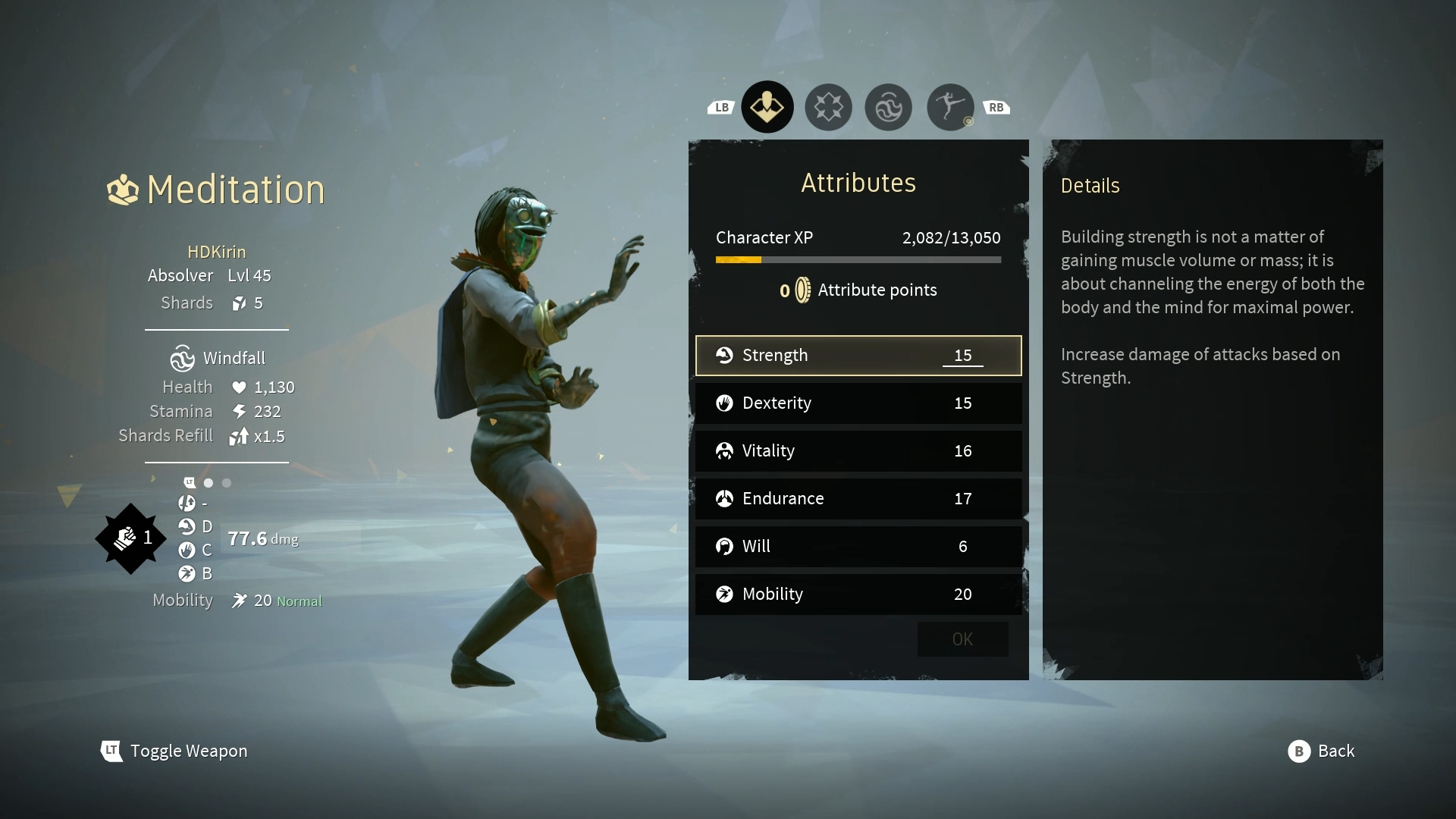The height and width of the screenshot is (819, 1456).
Task: Click the Will icon next to value 6
Action: pyautogui.click(x=725, y=546)
